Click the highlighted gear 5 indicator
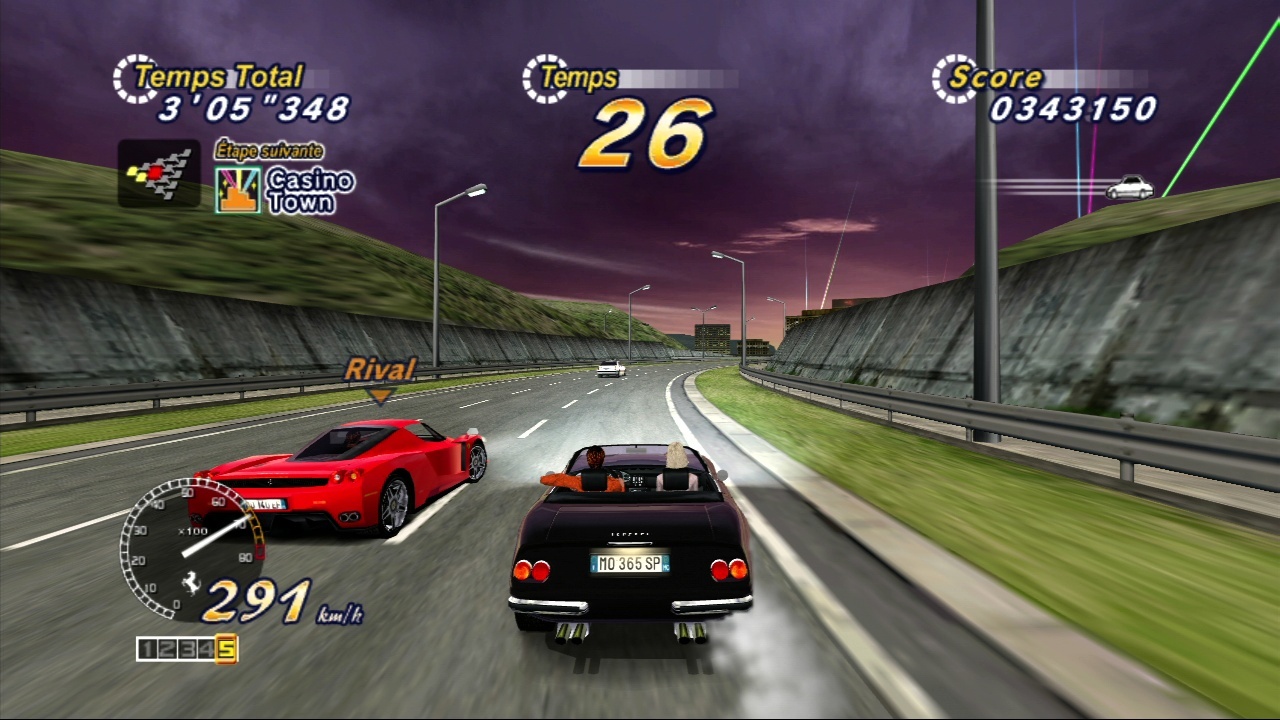 (226, 649)
